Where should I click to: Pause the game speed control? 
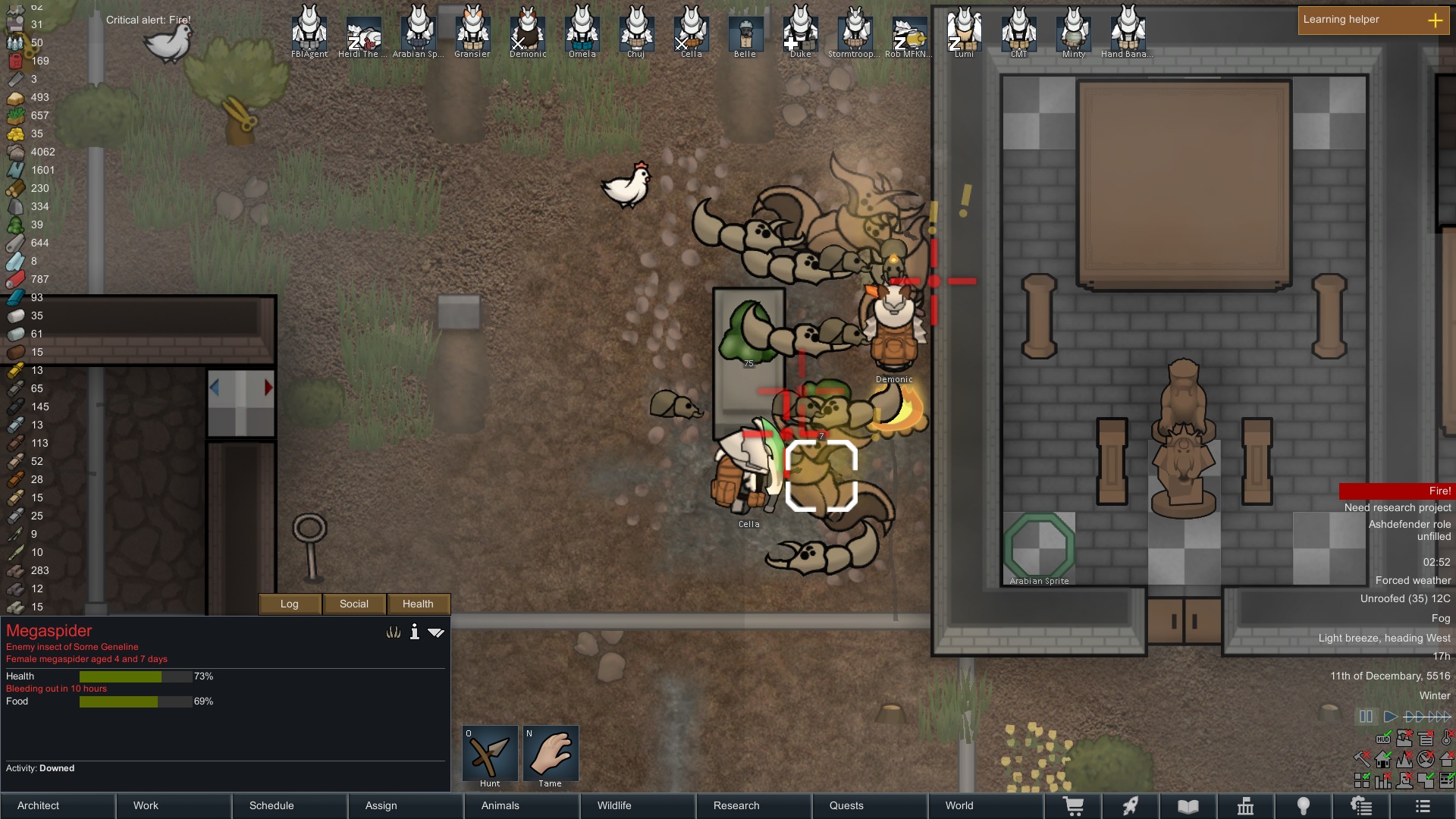[1366, 717]
